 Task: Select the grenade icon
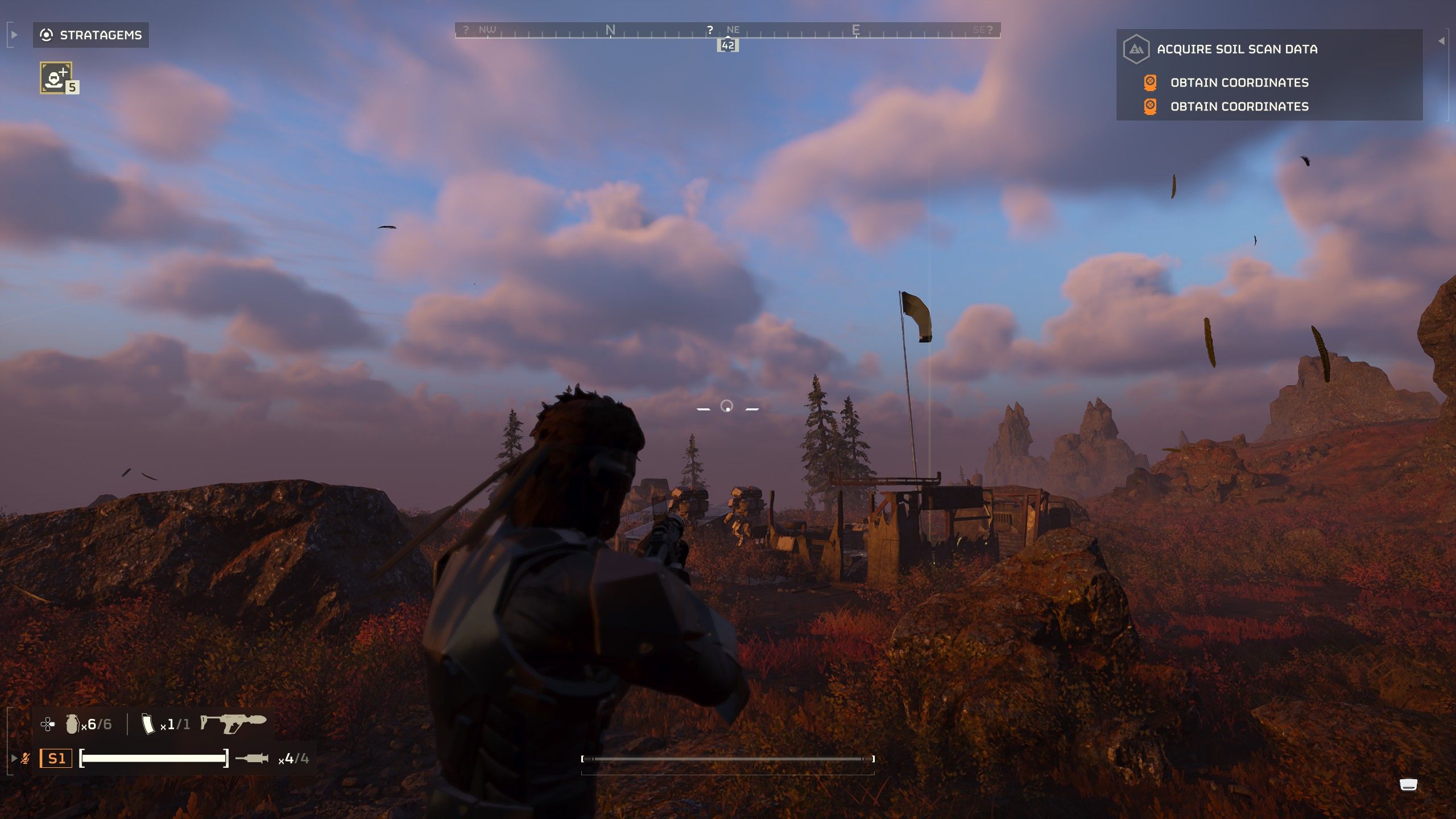[72, 723]
